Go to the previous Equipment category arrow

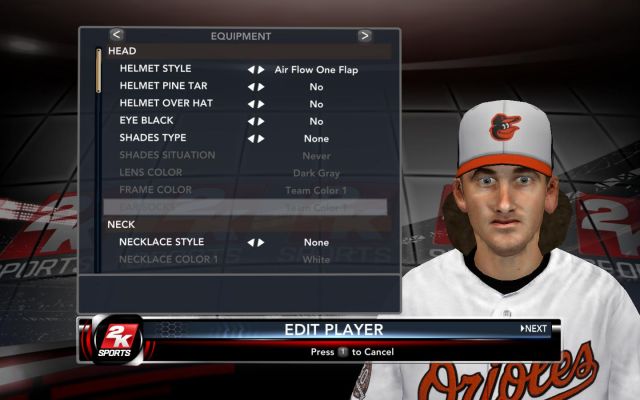point(117,35)
